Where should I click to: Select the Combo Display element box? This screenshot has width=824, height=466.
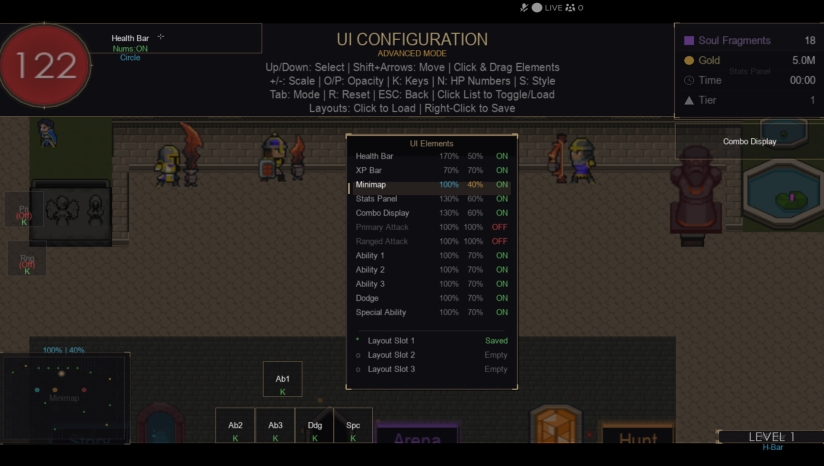point(749,141)
